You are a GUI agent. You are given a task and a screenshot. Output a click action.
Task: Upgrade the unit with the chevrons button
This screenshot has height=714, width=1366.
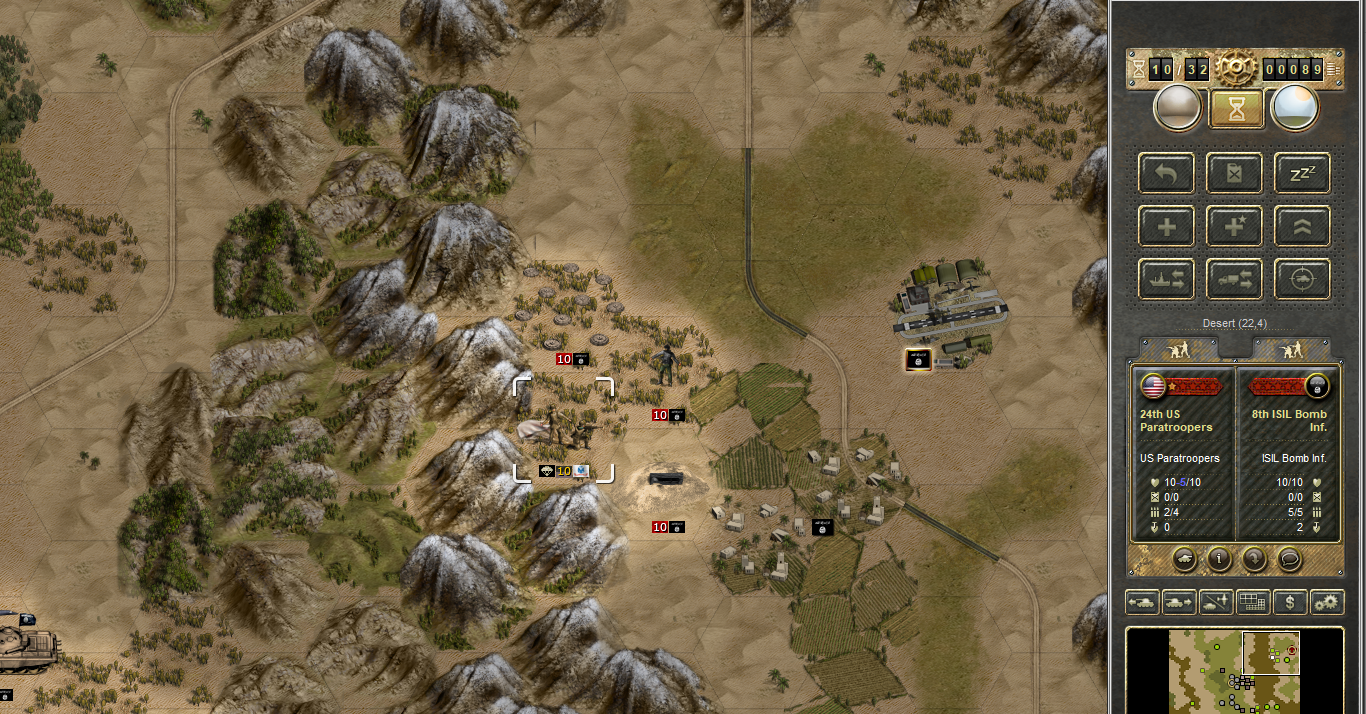coord(1301,226)
